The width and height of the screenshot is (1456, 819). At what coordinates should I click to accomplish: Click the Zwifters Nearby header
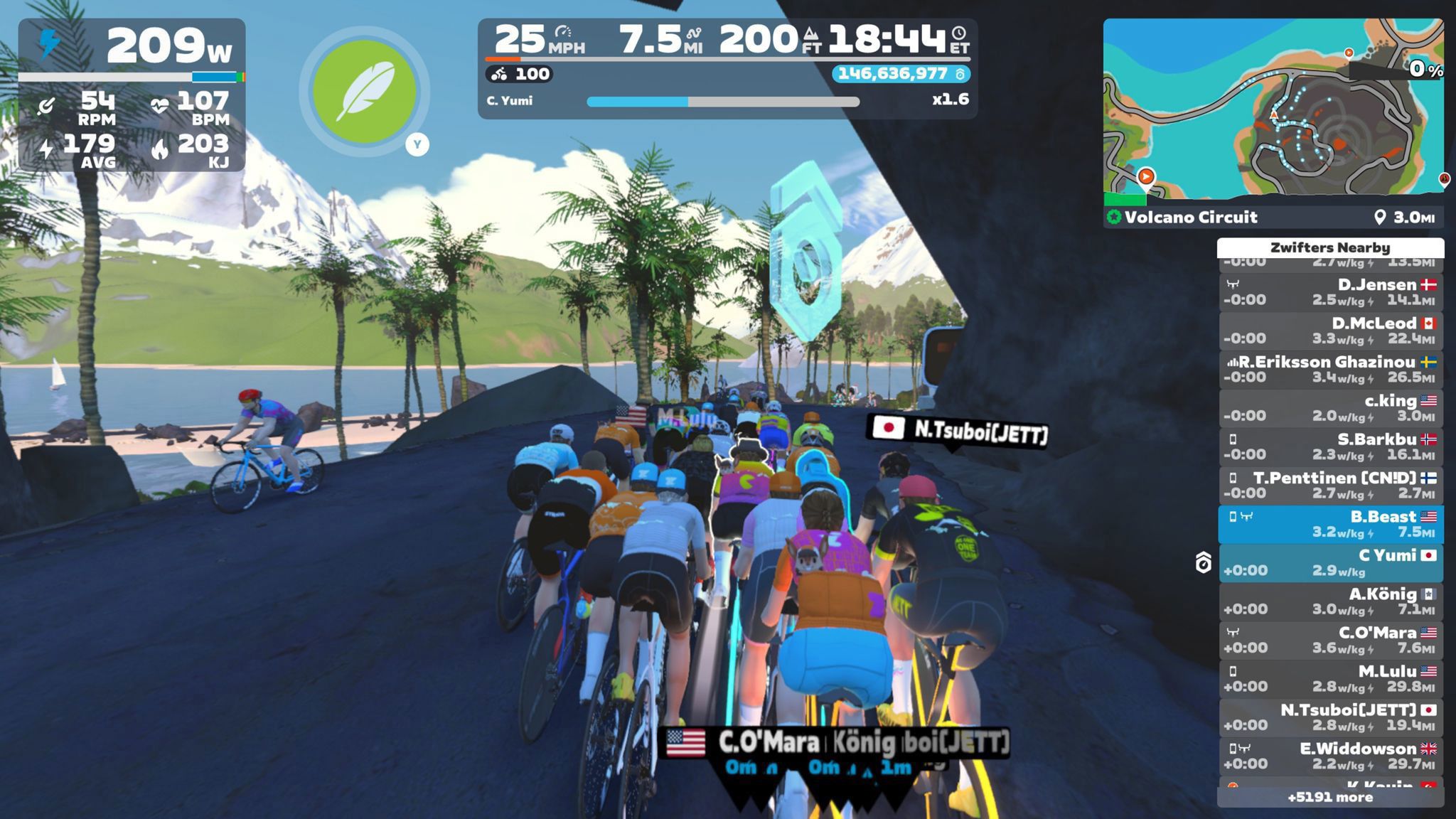click(1330, 247)
